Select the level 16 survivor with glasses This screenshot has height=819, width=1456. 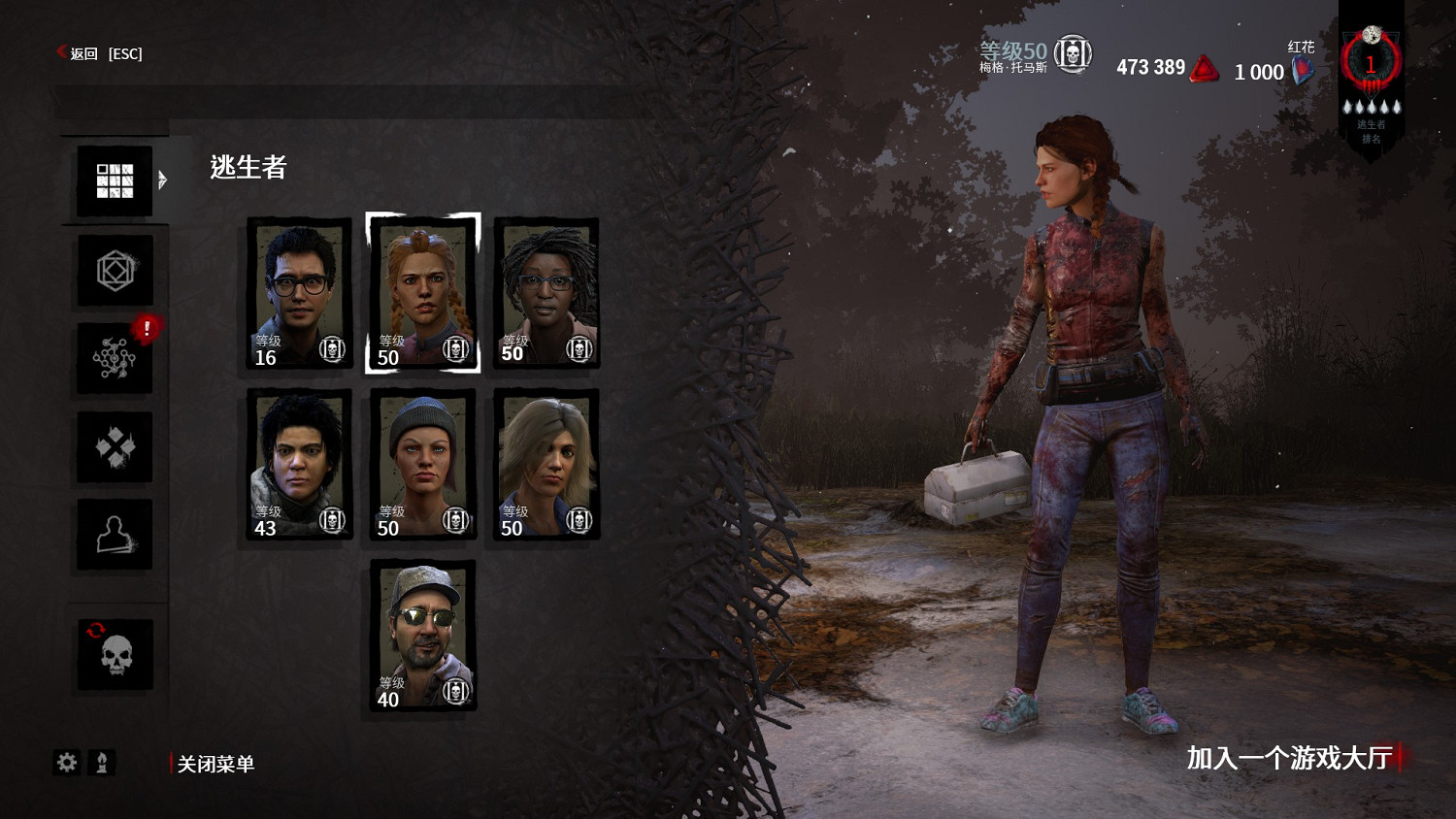(x=299, y=293)
